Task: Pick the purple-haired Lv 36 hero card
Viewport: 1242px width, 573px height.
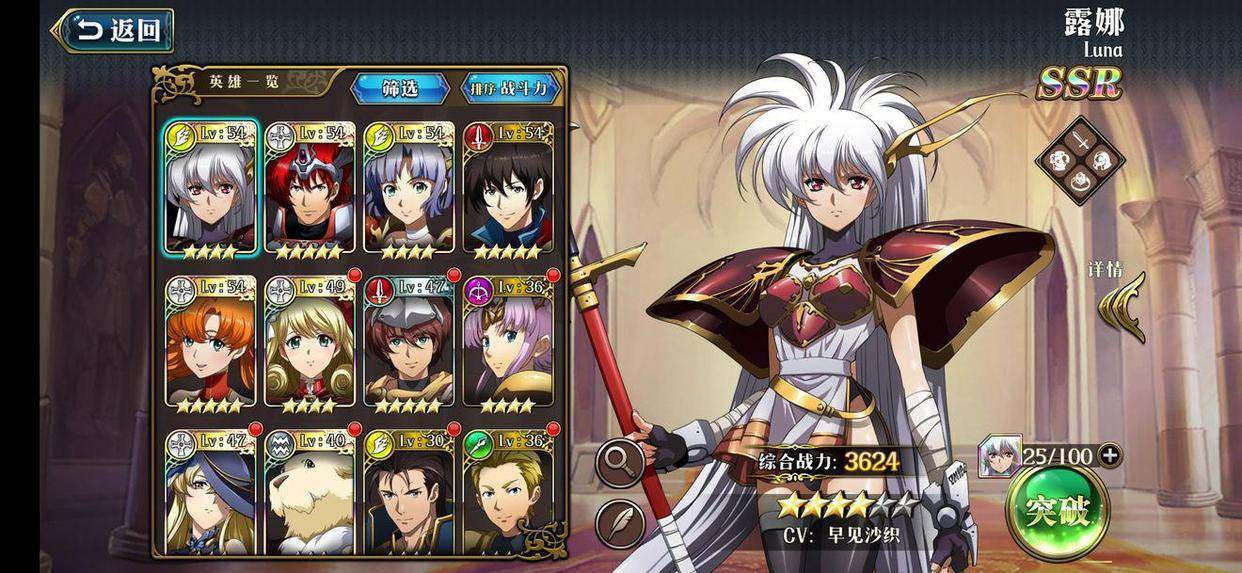Action: point(508,342)
